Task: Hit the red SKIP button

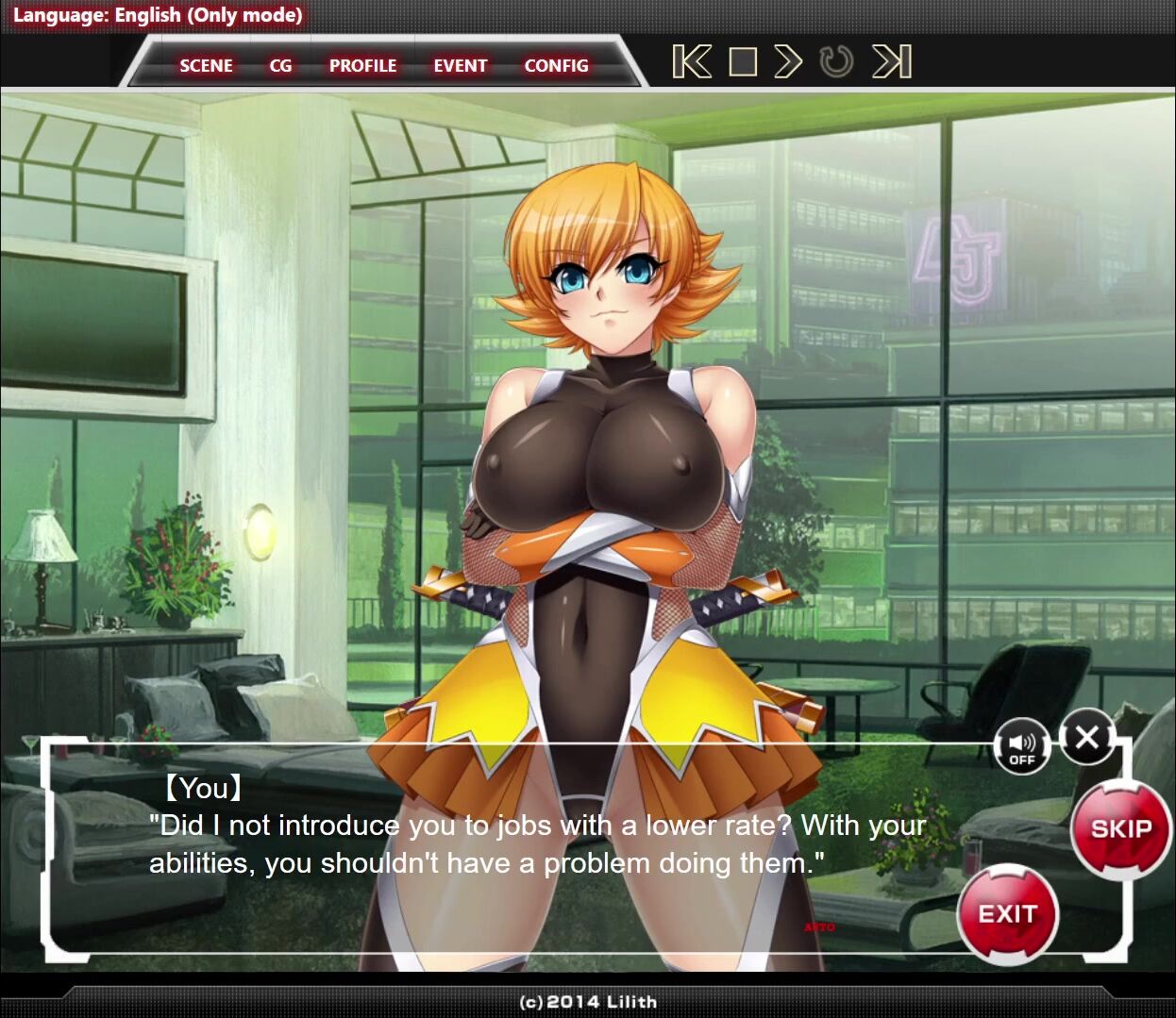Action: pos(1121,828)
